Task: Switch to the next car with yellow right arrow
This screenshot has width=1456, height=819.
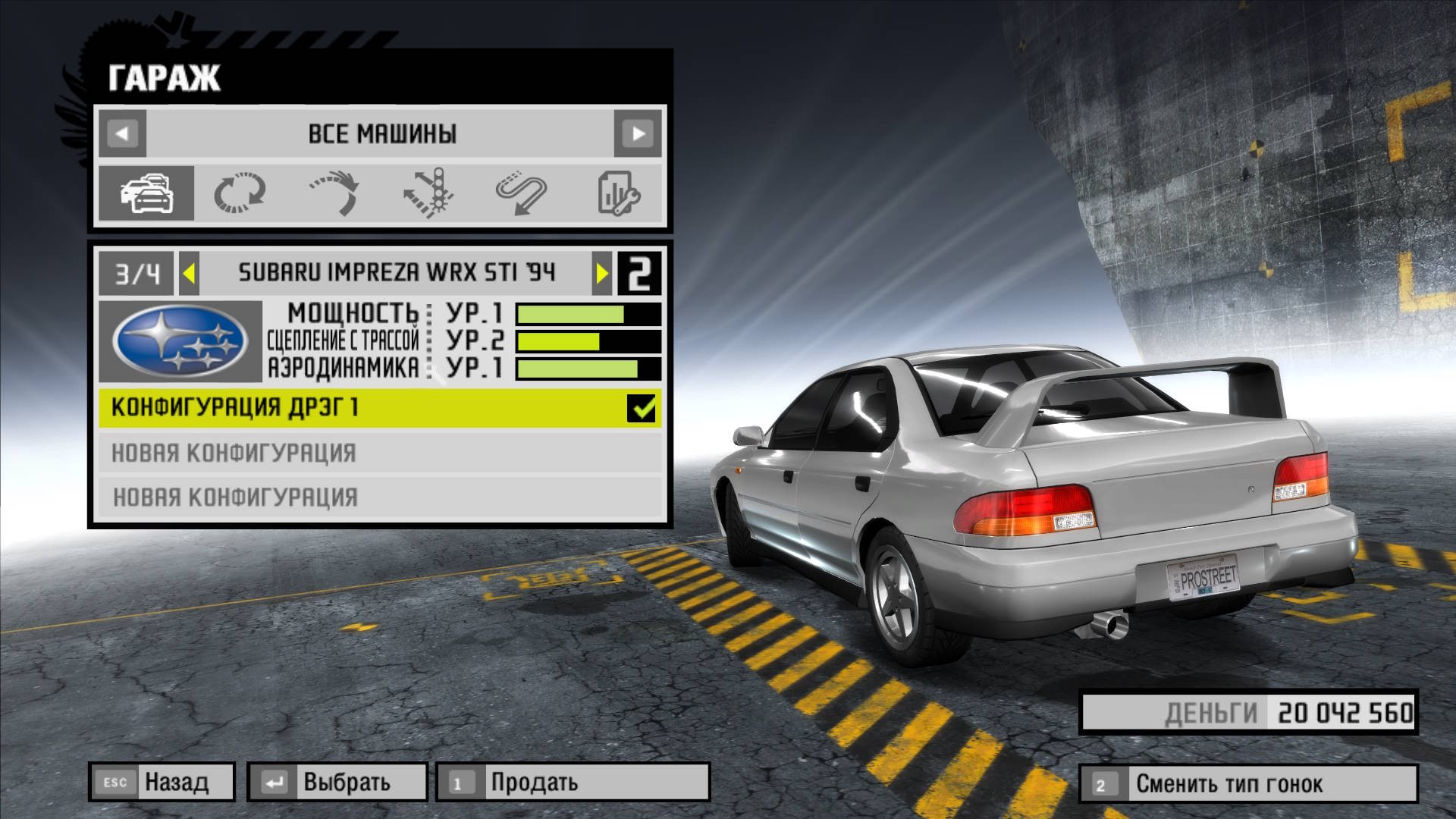Action: tap(602, 273)
